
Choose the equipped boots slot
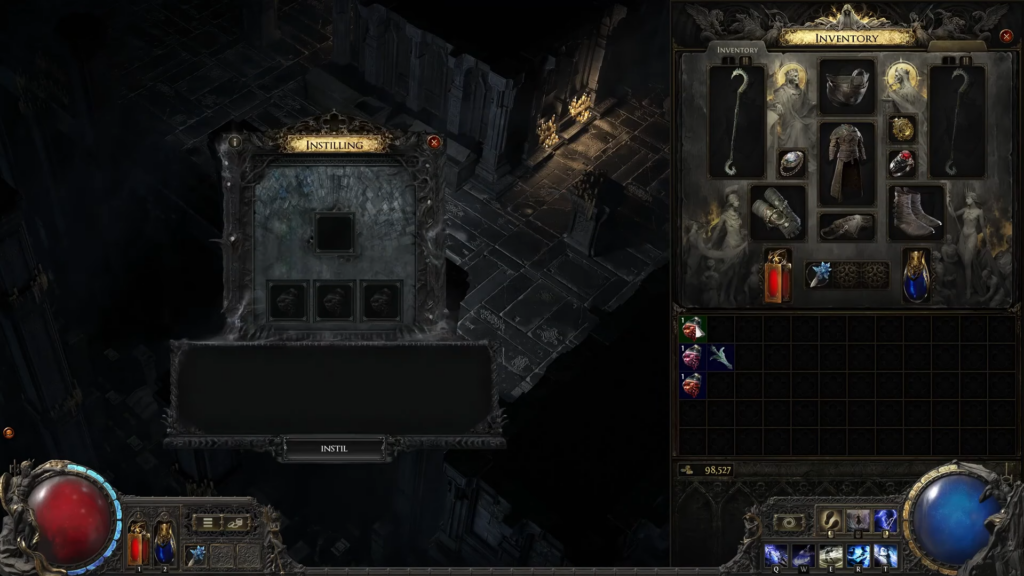pyautogui.click(x=916, y=212)
